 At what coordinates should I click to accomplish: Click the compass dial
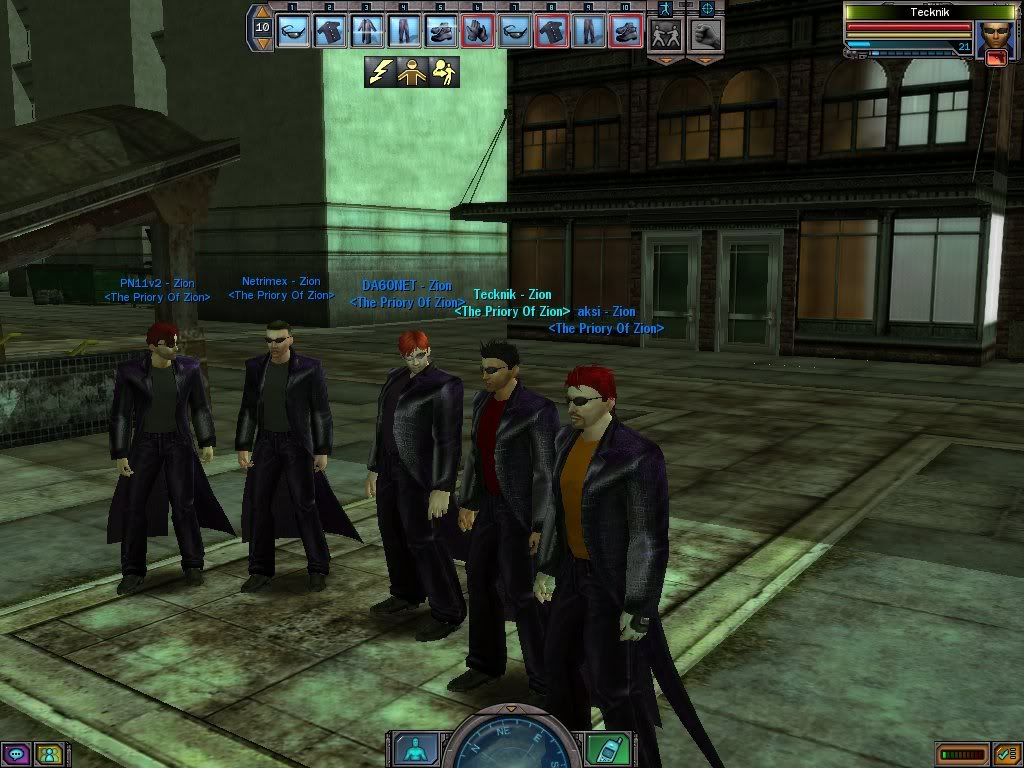[x=510, y=745]
